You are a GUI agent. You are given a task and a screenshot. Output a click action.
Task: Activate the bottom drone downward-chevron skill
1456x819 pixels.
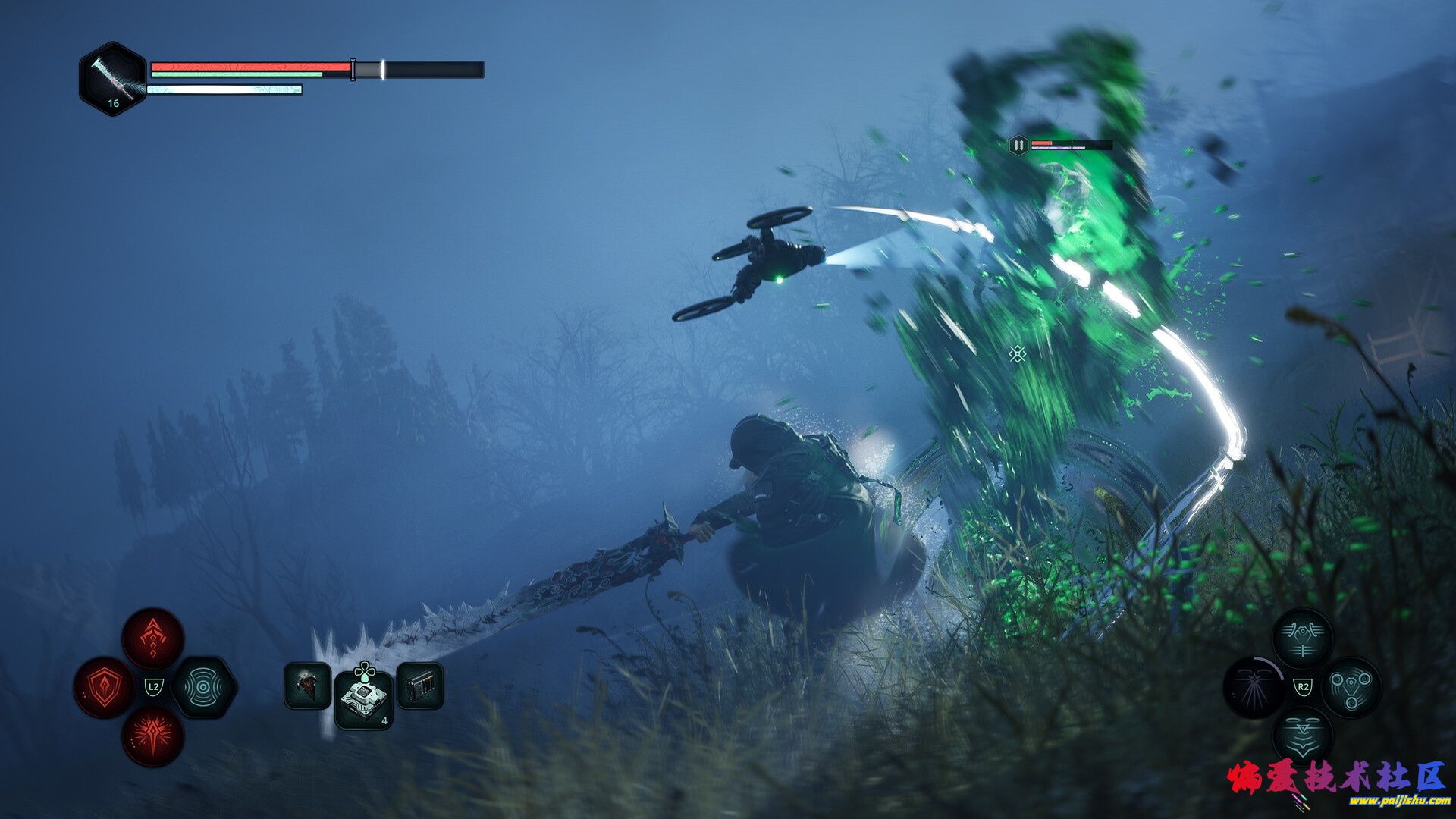pyautogui.click(x=1302, y=736)
